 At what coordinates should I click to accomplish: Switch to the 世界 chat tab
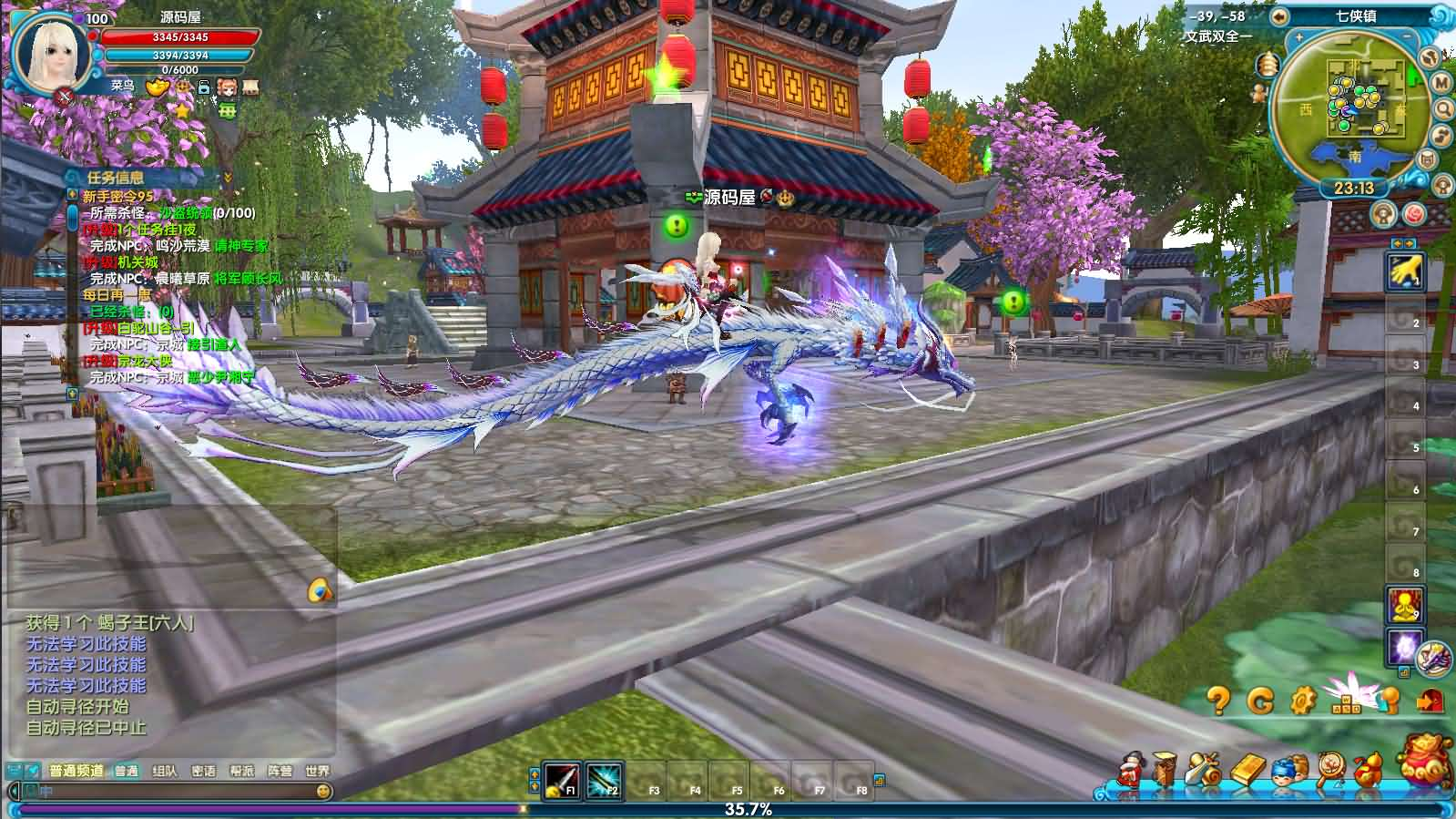(318, 771)
